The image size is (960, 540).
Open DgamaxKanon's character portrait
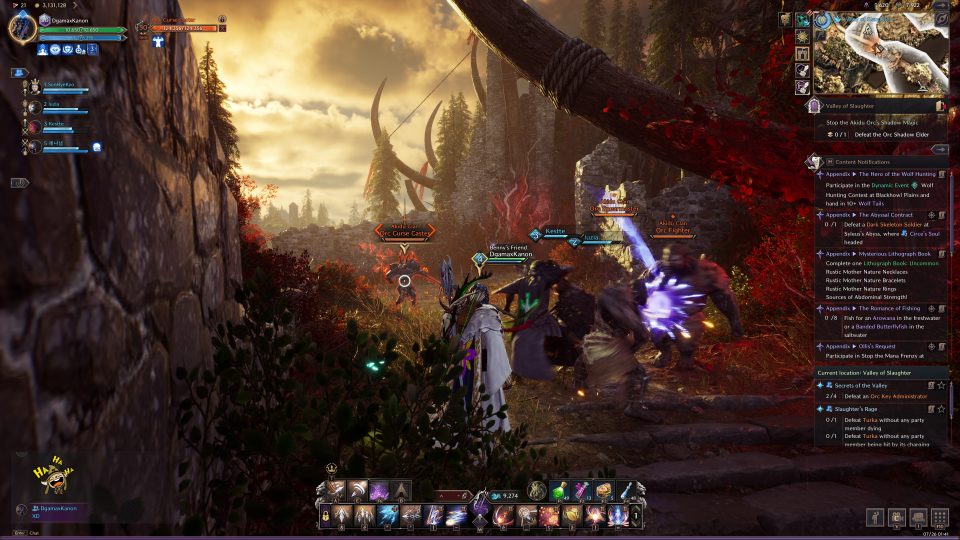pos(22,27)
